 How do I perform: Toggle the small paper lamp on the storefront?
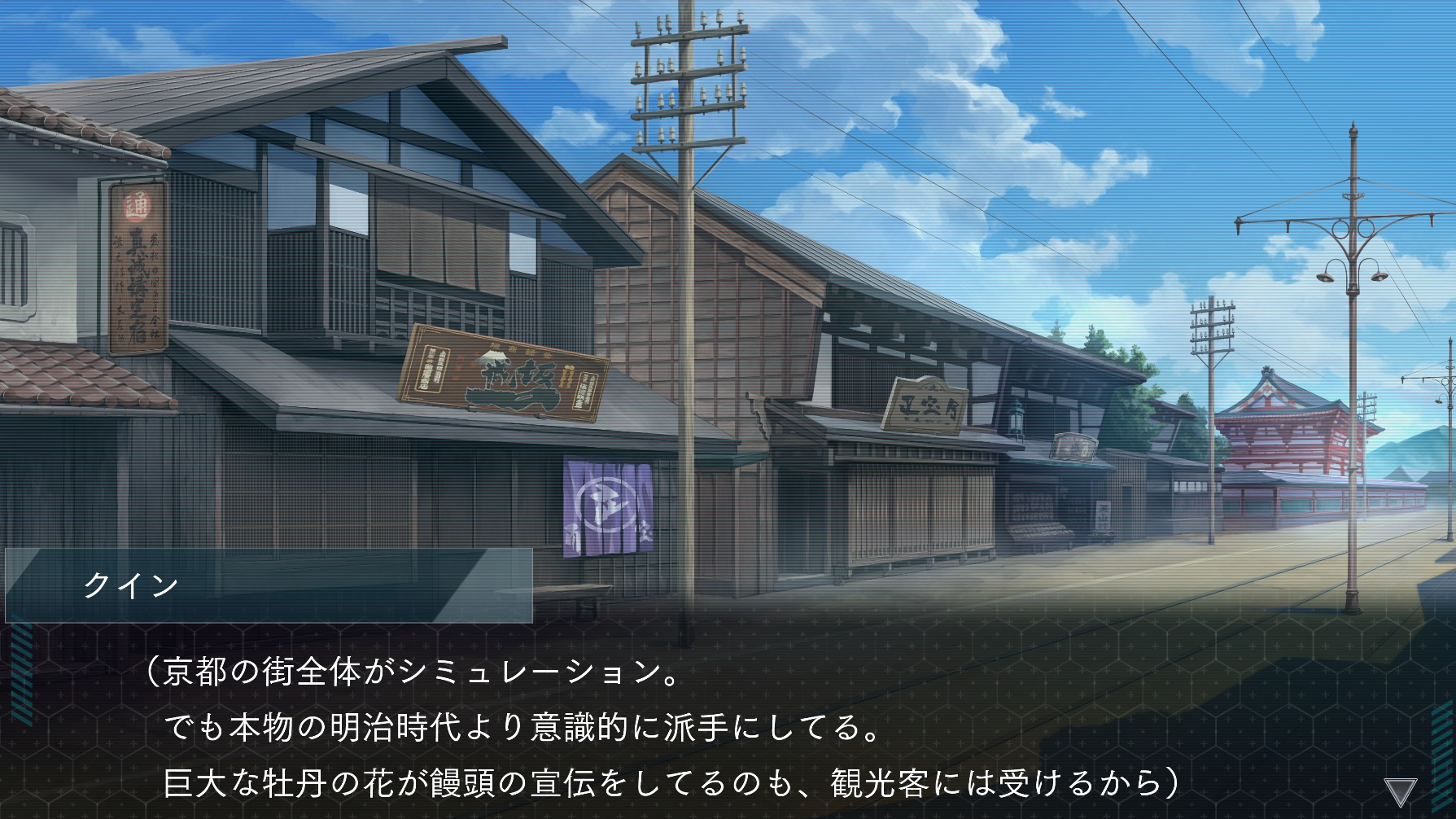click(x=1103, y=513)
